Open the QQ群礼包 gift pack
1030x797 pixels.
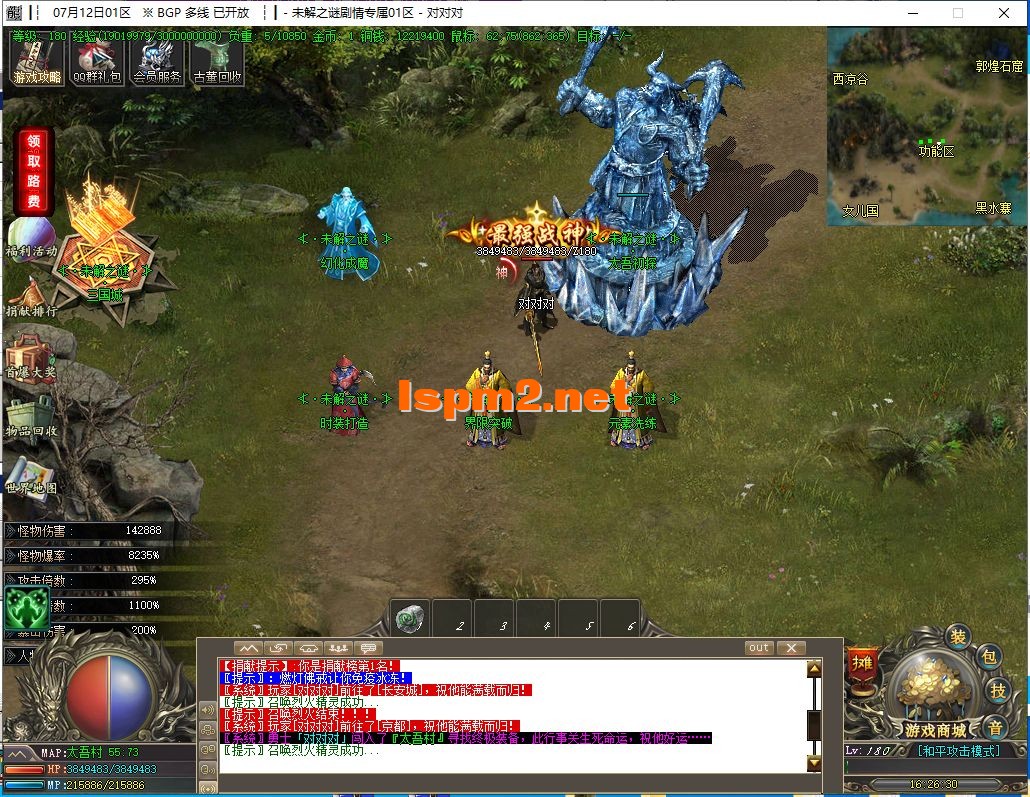(97, 62)
